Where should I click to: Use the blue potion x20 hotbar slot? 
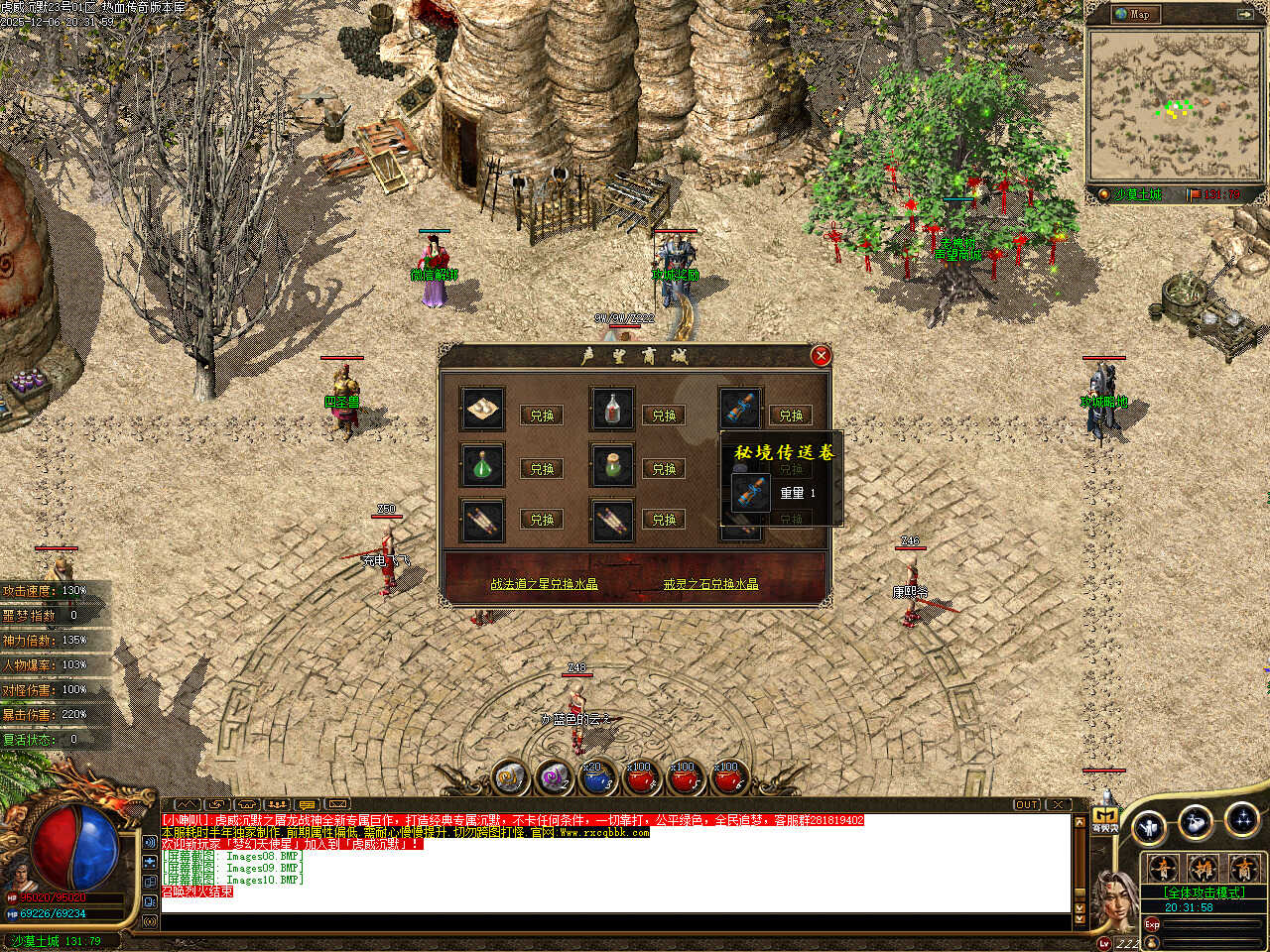tap(596, 778)
